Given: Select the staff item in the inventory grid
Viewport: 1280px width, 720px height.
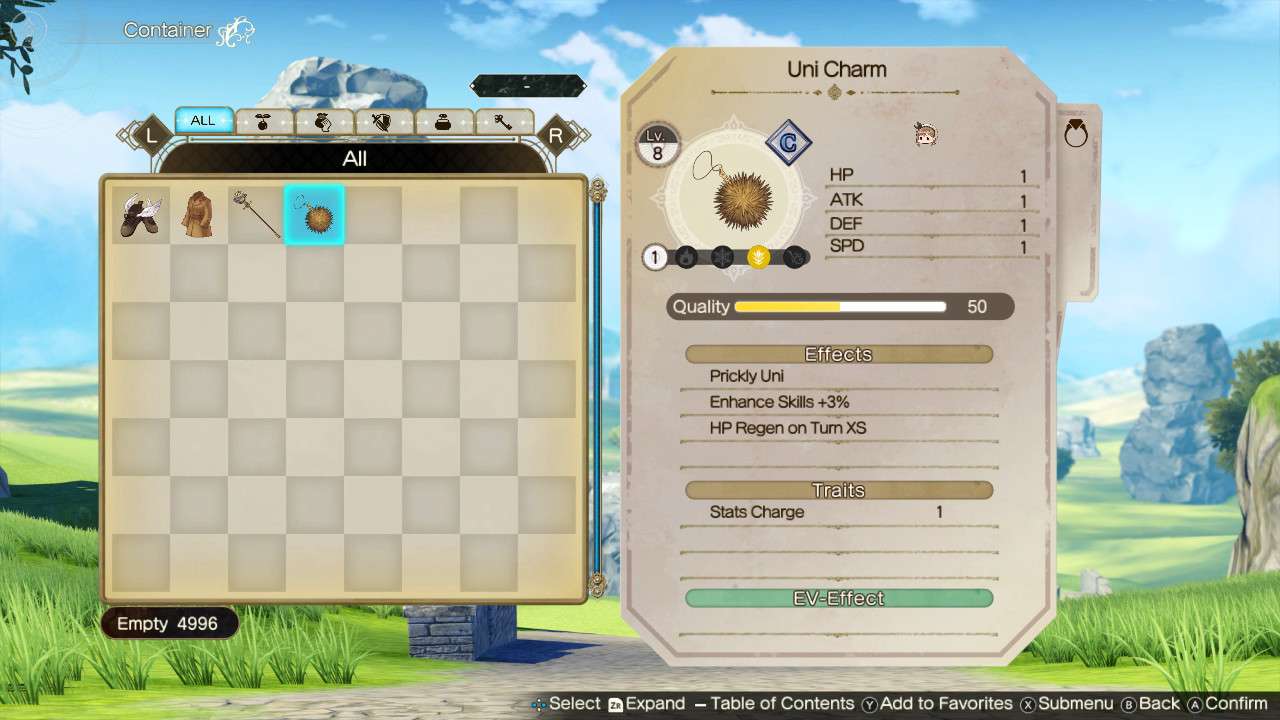Looking at the screenshot, I should (x=256, y=213).
